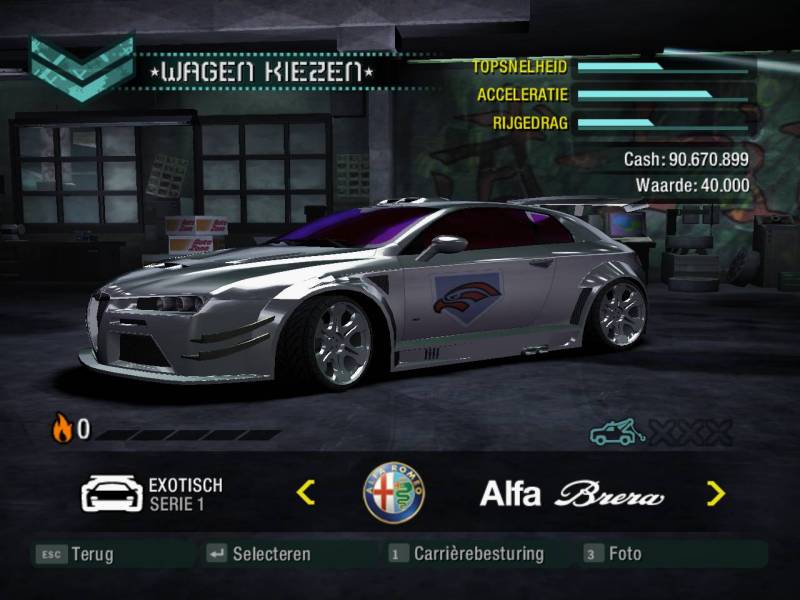
Task: Choose Selecteren to confirm this car
Action: 259,553
